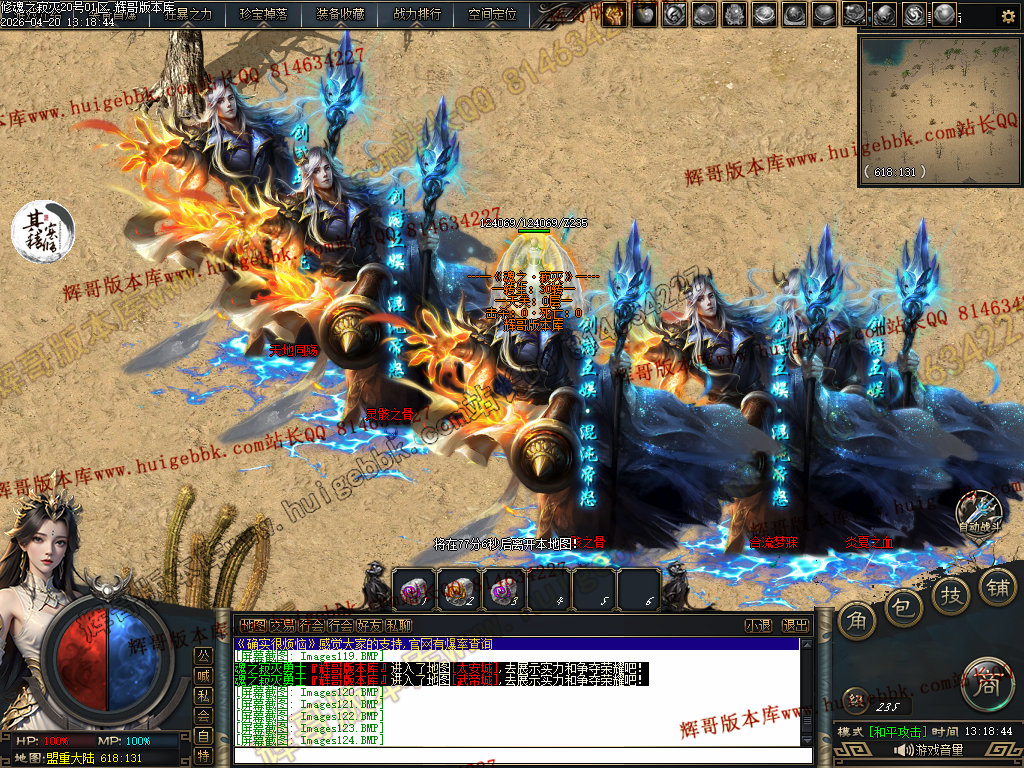Open the 装备收藏 menu
The image size is (1024, 768).
(340, 14)
